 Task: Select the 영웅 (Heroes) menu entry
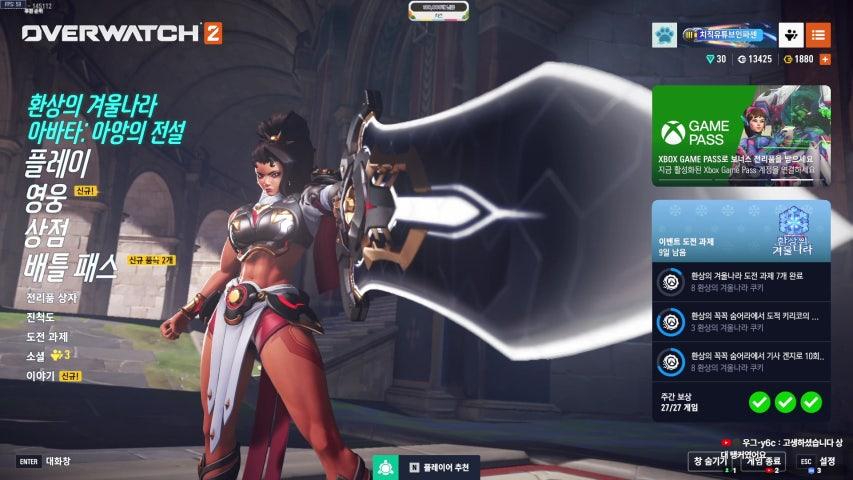pyautogui.click(x=47, y=197)
